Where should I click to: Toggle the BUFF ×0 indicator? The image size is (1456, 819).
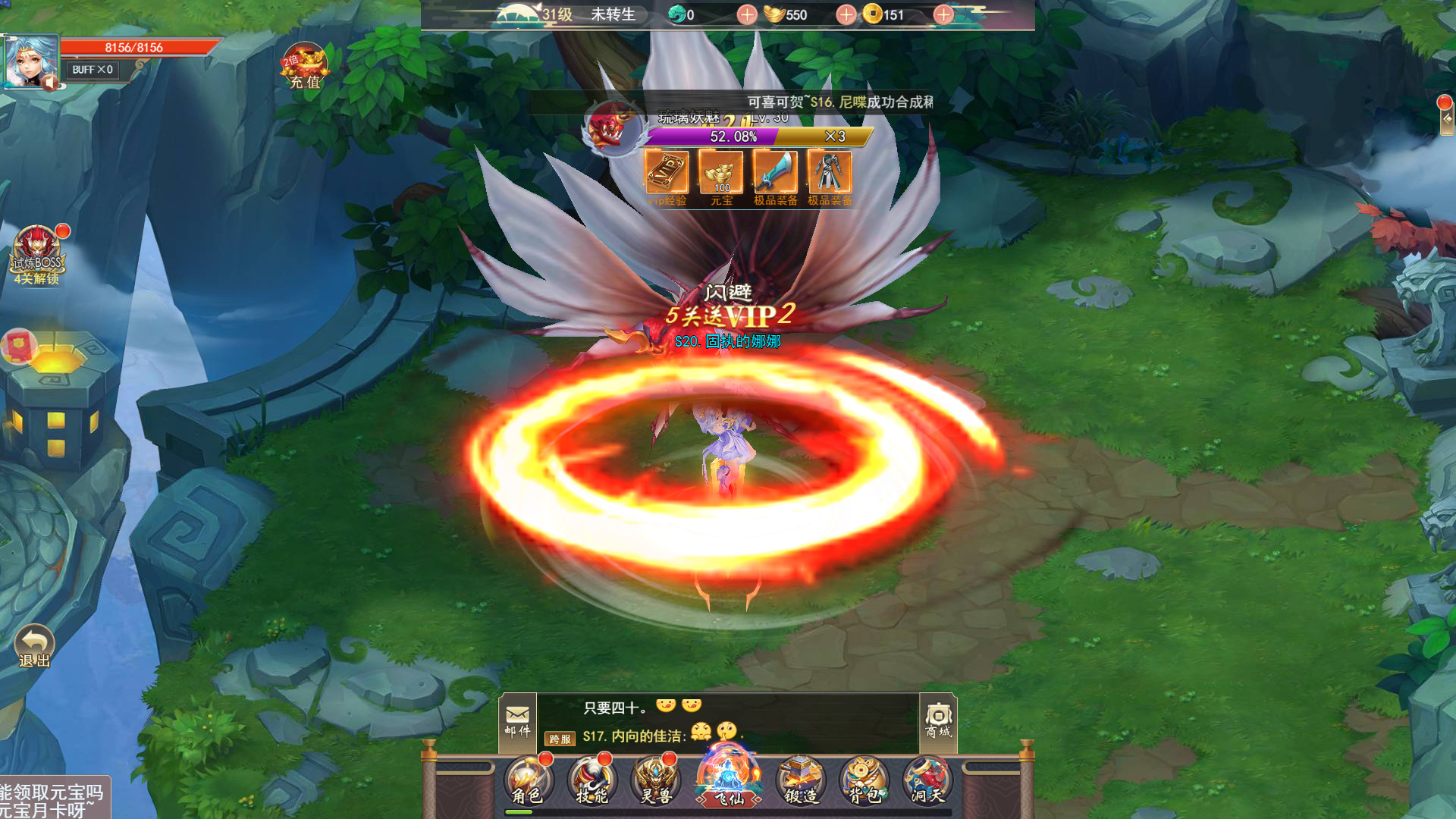click(x=91, y=71)
